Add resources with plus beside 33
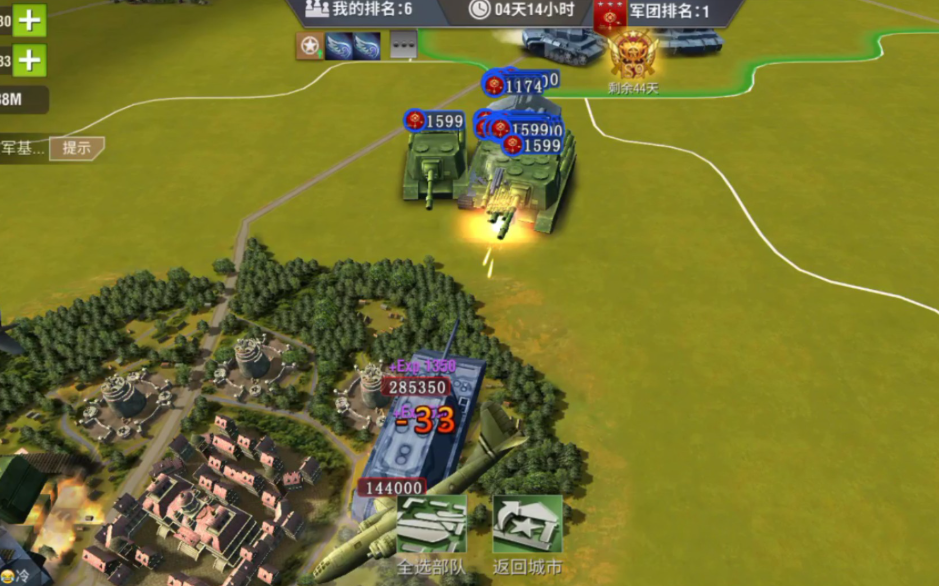The height and width of the screenshot is (586, 939). click(x=30, y=61)
